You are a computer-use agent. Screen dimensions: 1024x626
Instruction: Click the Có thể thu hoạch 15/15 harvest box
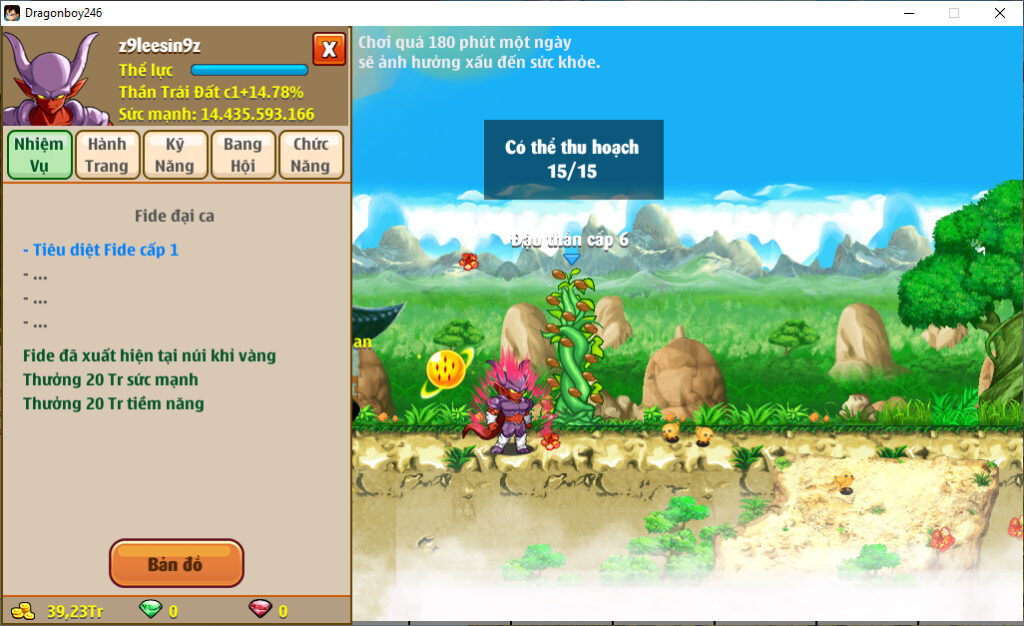[573, 159]
